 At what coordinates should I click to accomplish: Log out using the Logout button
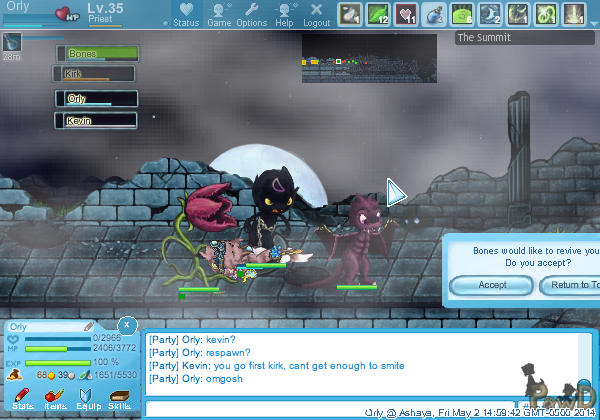(316, 14)
